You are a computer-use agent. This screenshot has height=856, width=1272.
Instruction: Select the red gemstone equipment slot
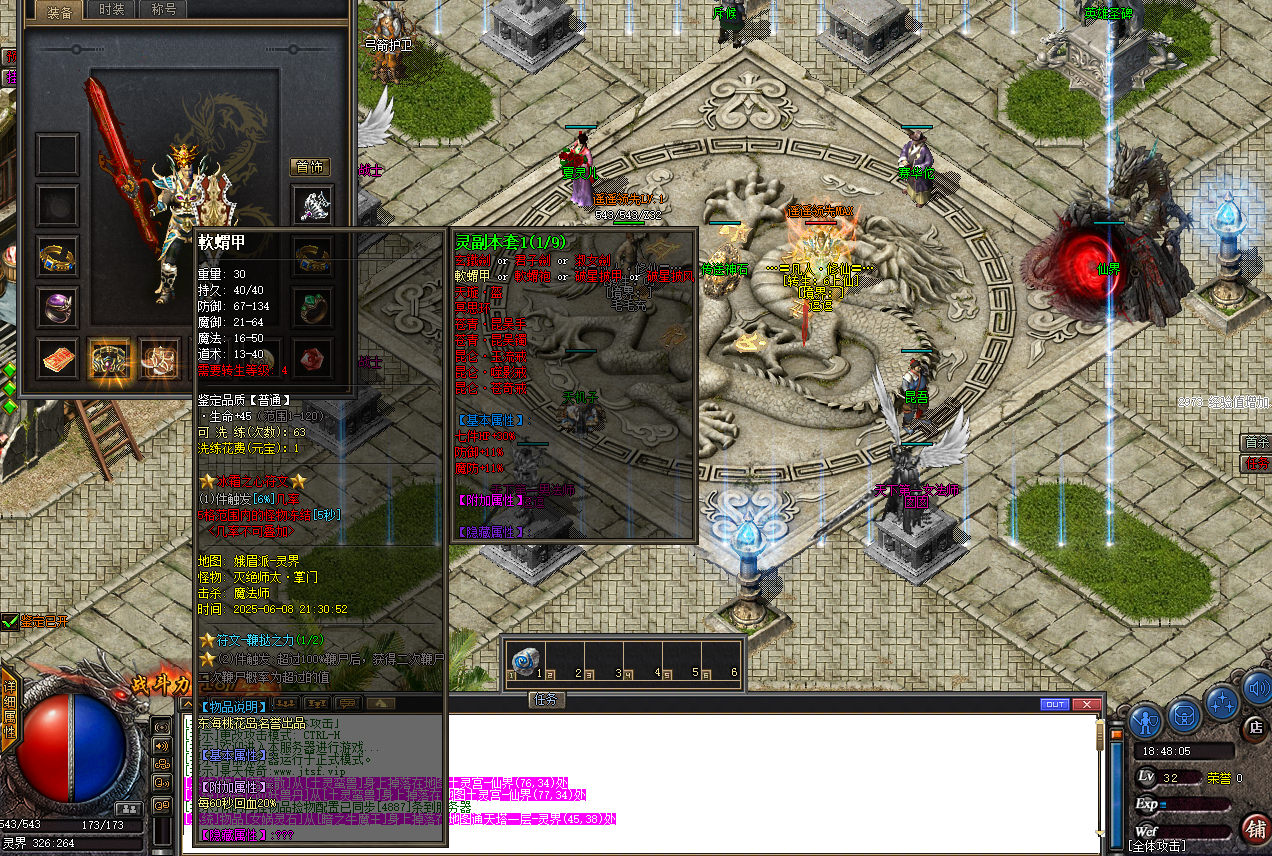(x=313, y=357)
